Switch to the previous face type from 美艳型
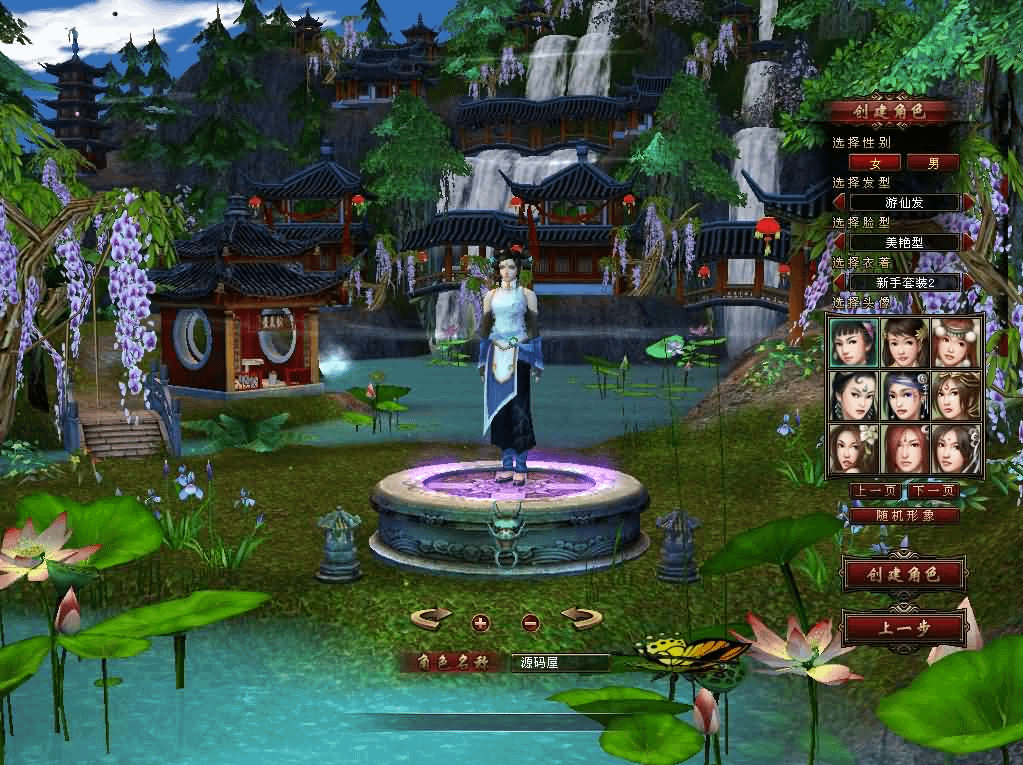The width and height of the screenshot is (1023, 765). point(840,242)
